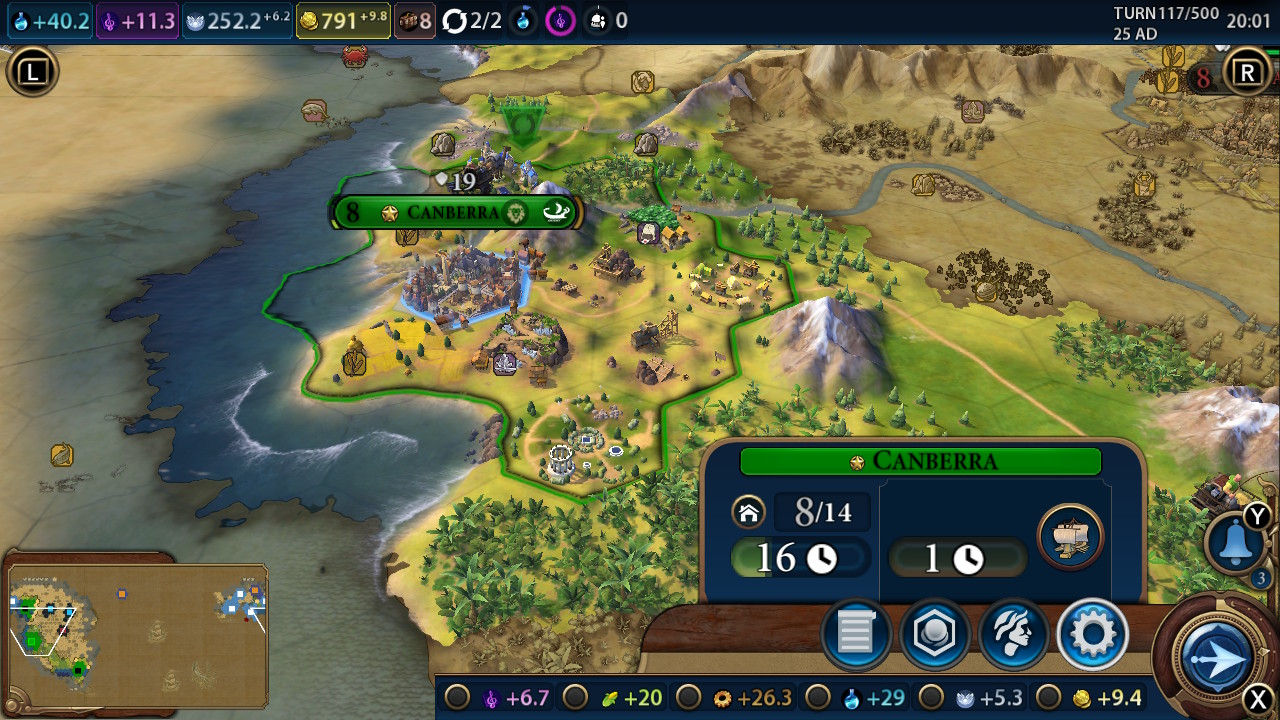Viewport: 1280px width, 720px height.
Task: Toggle the gold yield focus circle
Action: click(1048, 697)
